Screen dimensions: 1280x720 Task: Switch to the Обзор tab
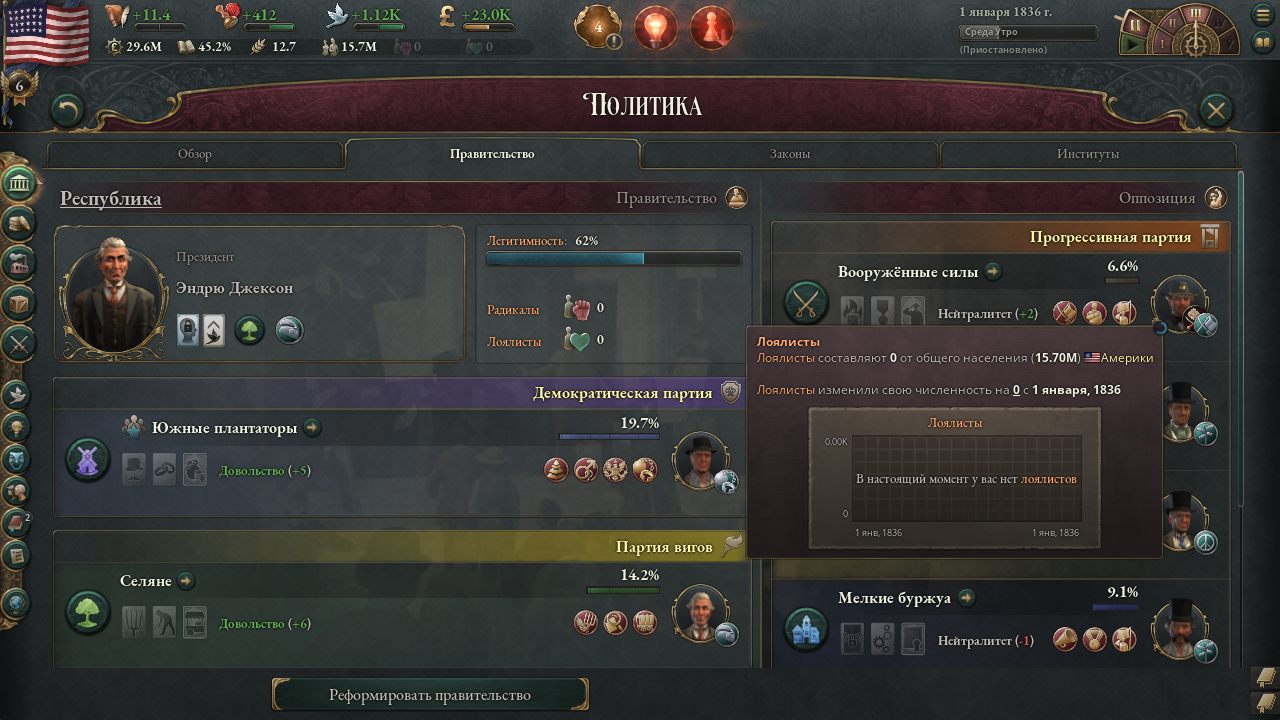[x=195, y=154]
